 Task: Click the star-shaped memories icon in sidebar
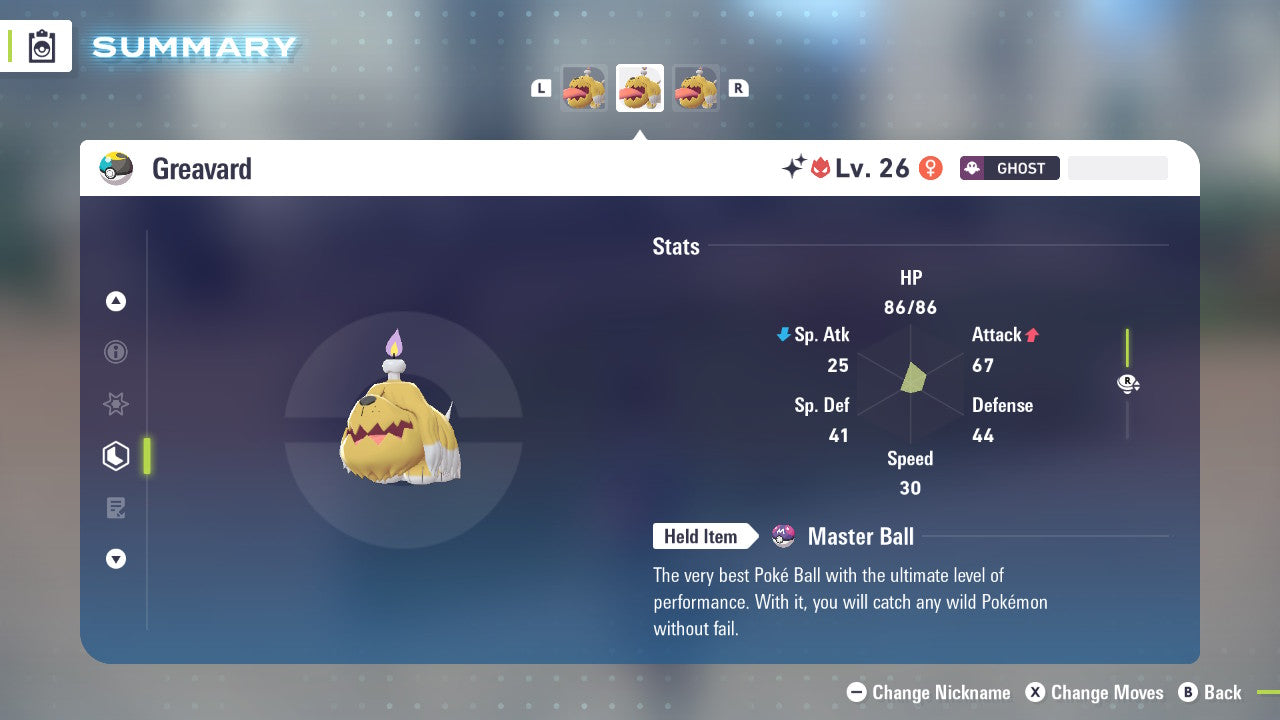coord(116,404)
